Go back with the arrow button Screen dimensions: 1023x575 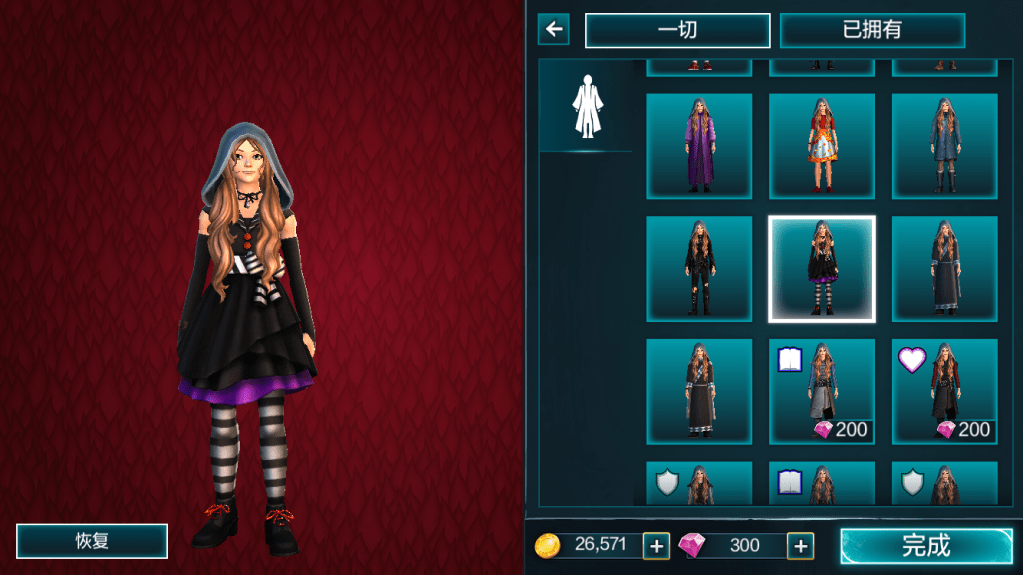click(x=553, y=29)
